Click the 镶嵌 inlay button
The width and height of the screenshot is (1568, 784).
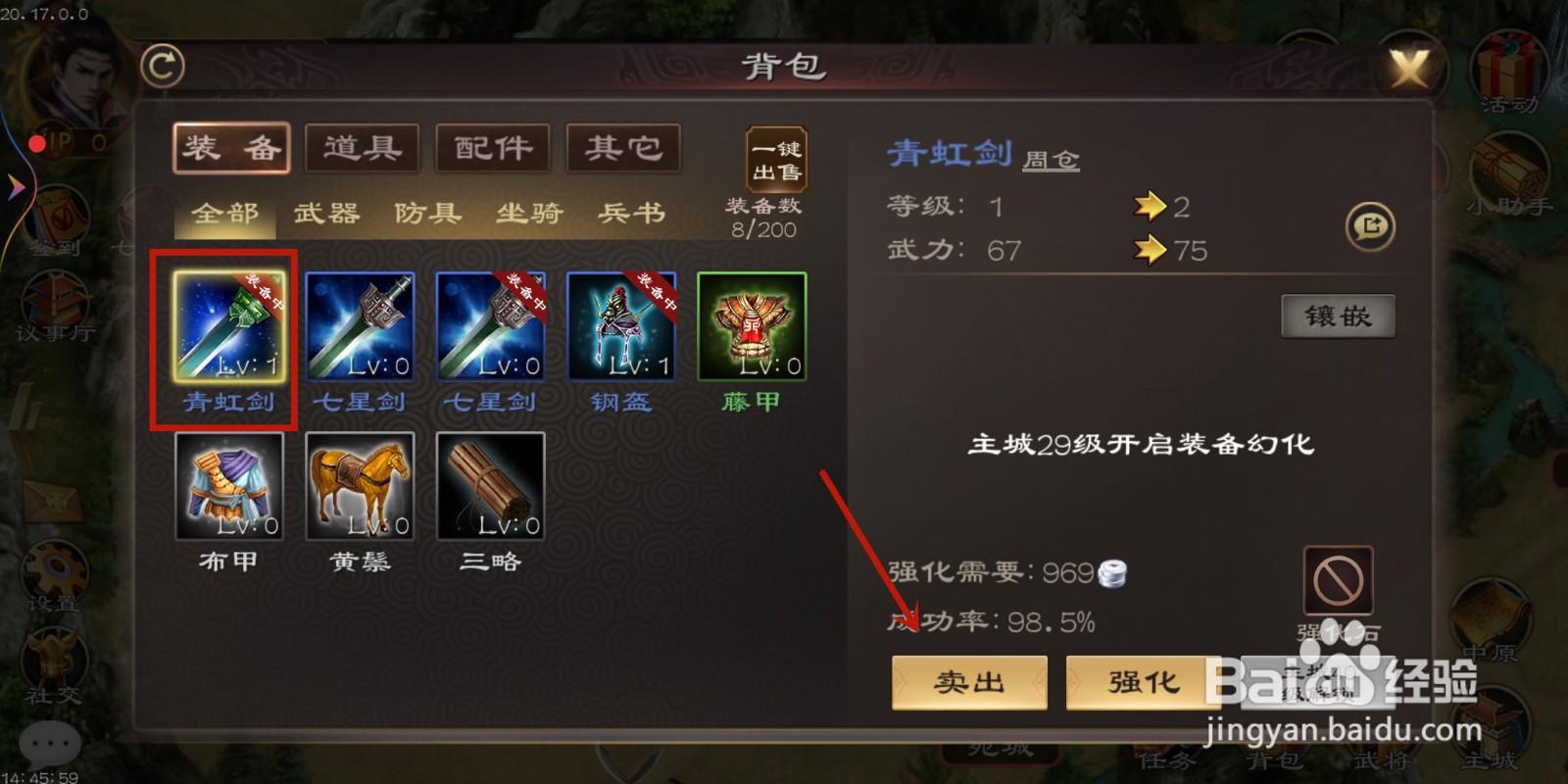coord(1339,317)
